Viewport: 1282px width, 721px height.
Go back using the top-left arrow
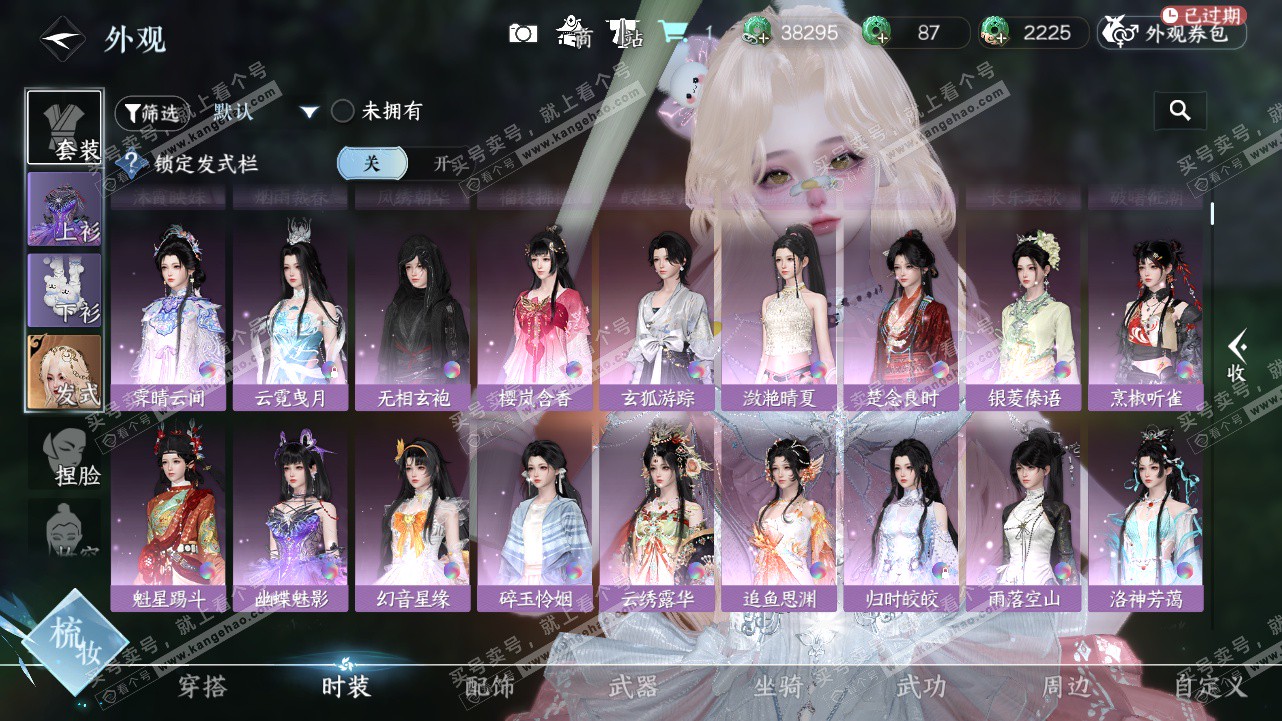click(62, 39)
